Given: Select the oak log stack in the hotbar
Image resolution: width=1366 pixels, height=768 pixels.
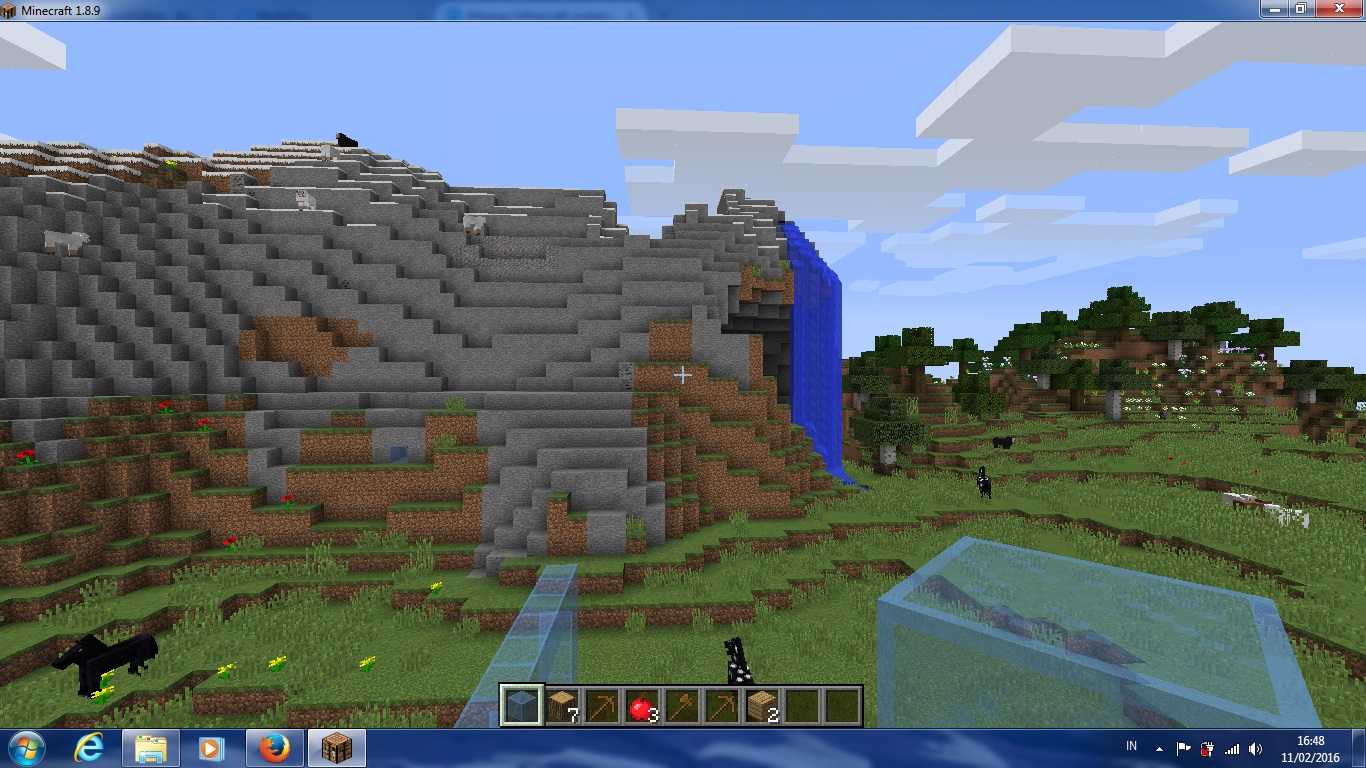Looking at the screenshot, I should [x=563, y=704].
